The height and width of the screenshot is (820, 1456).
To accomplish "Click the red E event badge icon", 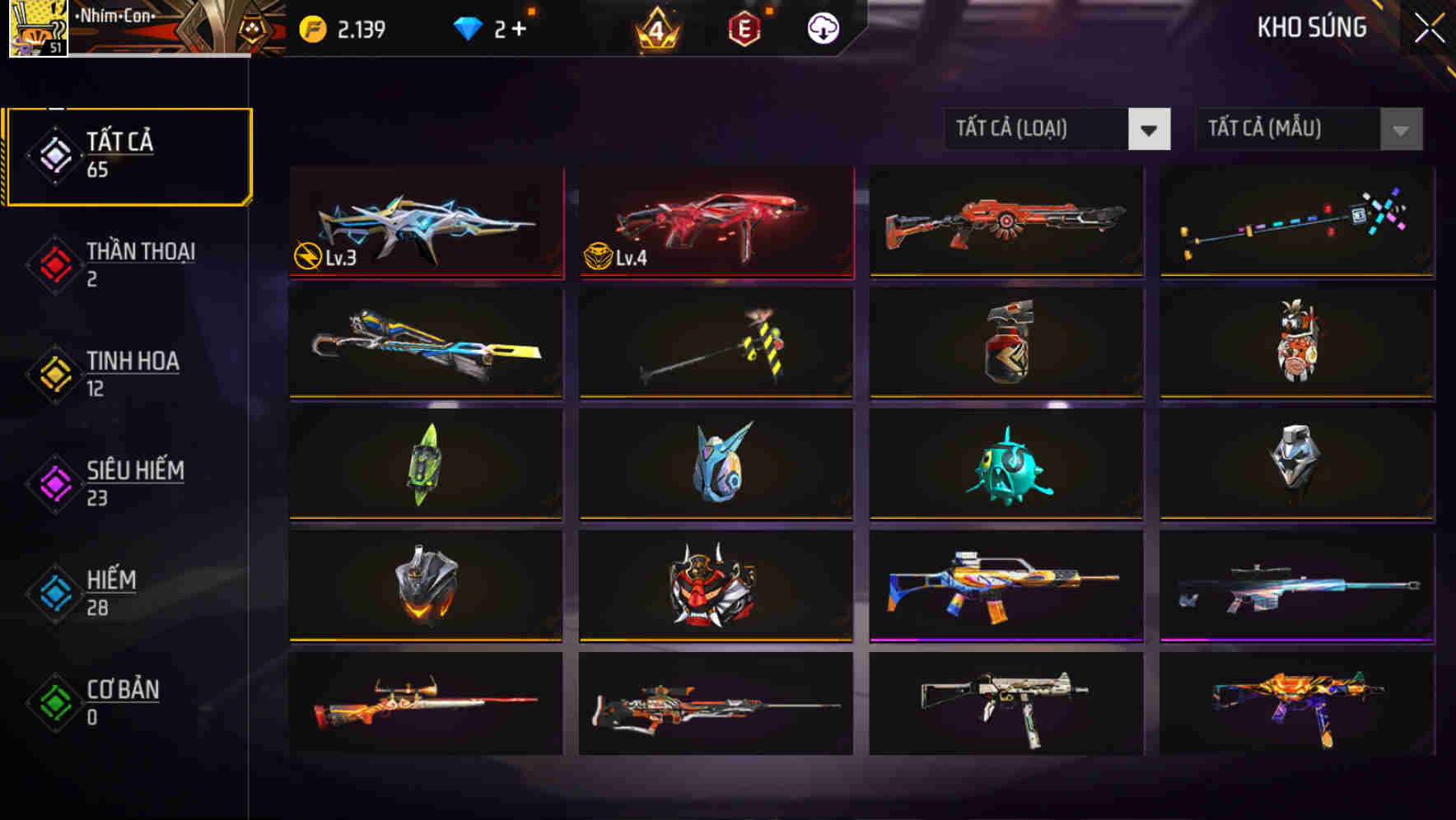I will 744,27.
